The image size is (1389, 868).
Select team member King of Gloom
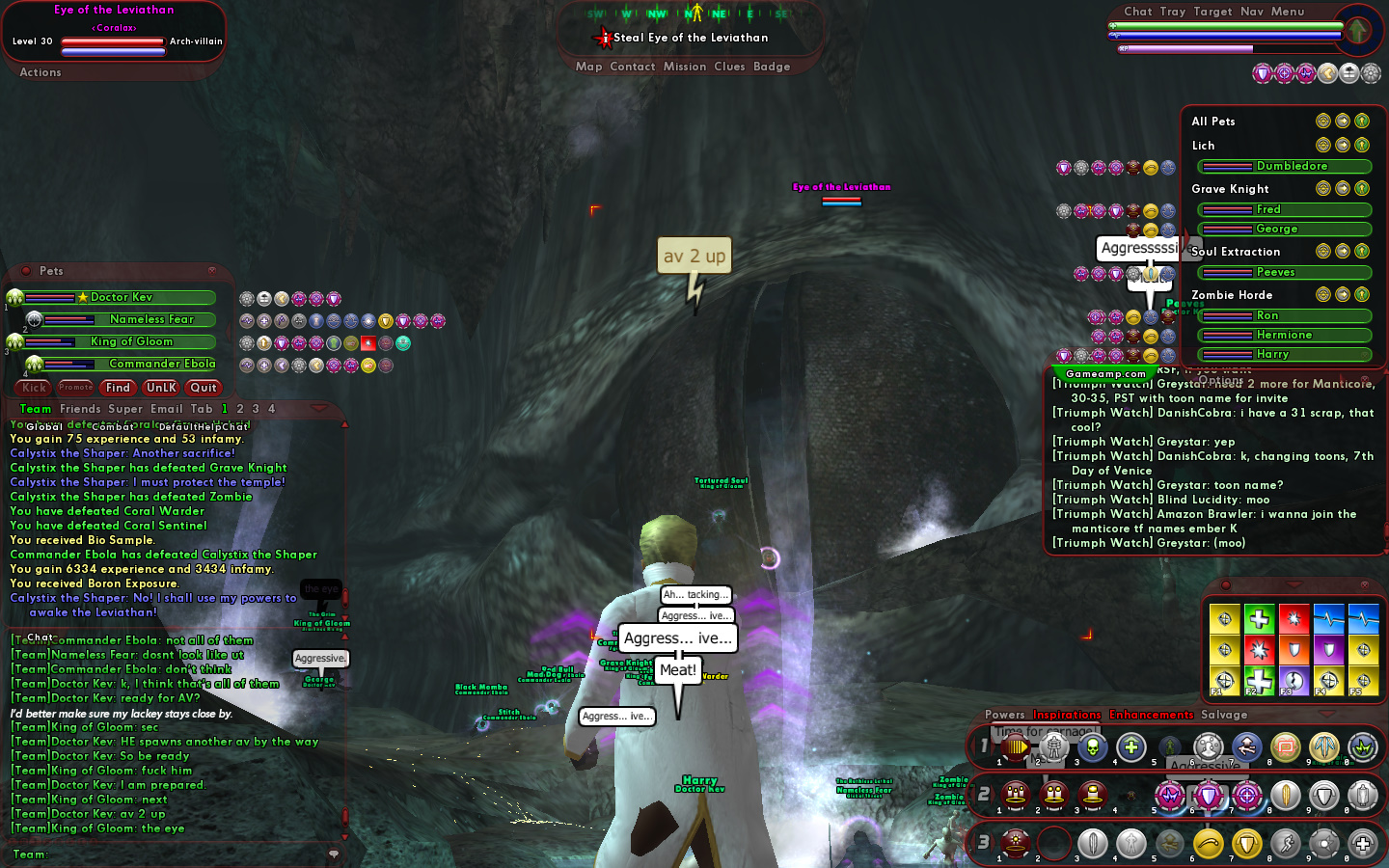[x=131, y=341]
